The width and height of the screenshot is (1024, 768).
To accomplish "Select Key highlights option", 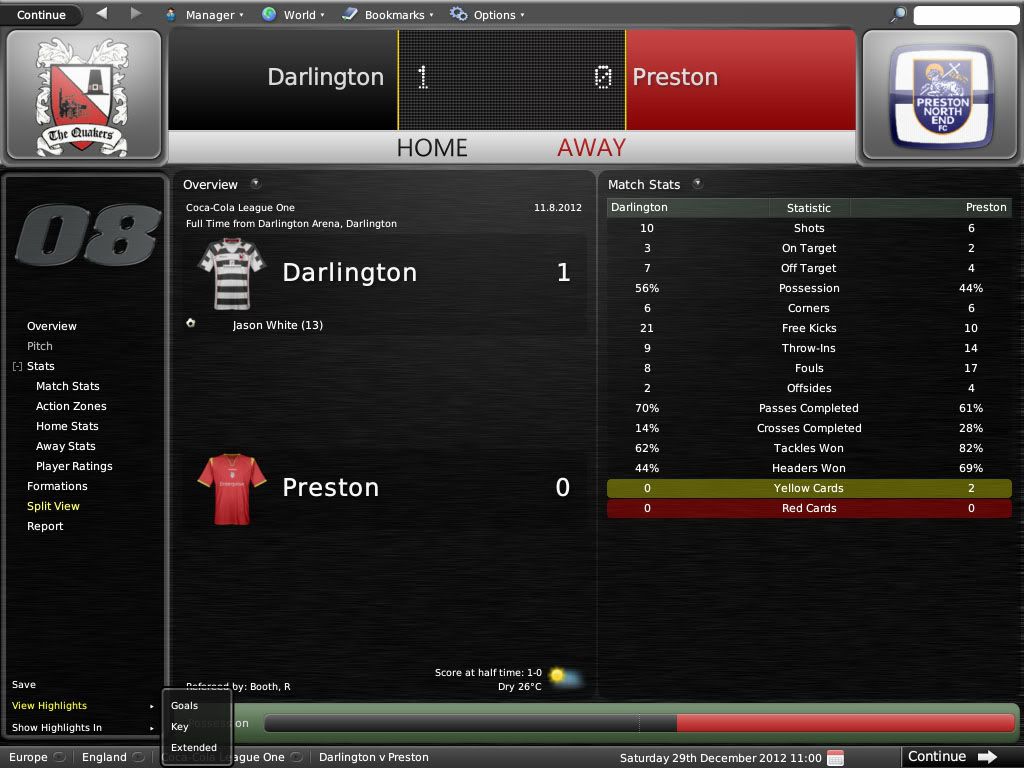I will 180,727.
